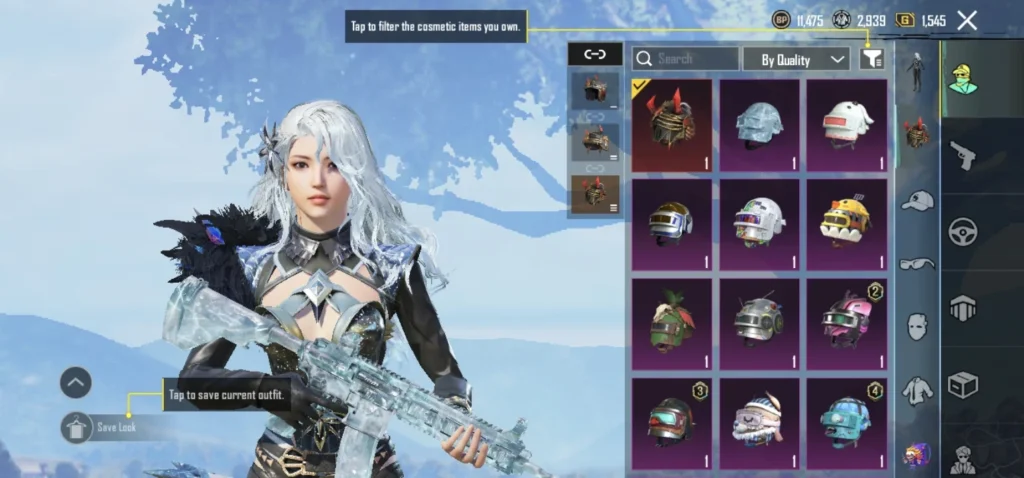Open the pistol weapons category
Screen dimensions: 1024x478
point(962,155)
